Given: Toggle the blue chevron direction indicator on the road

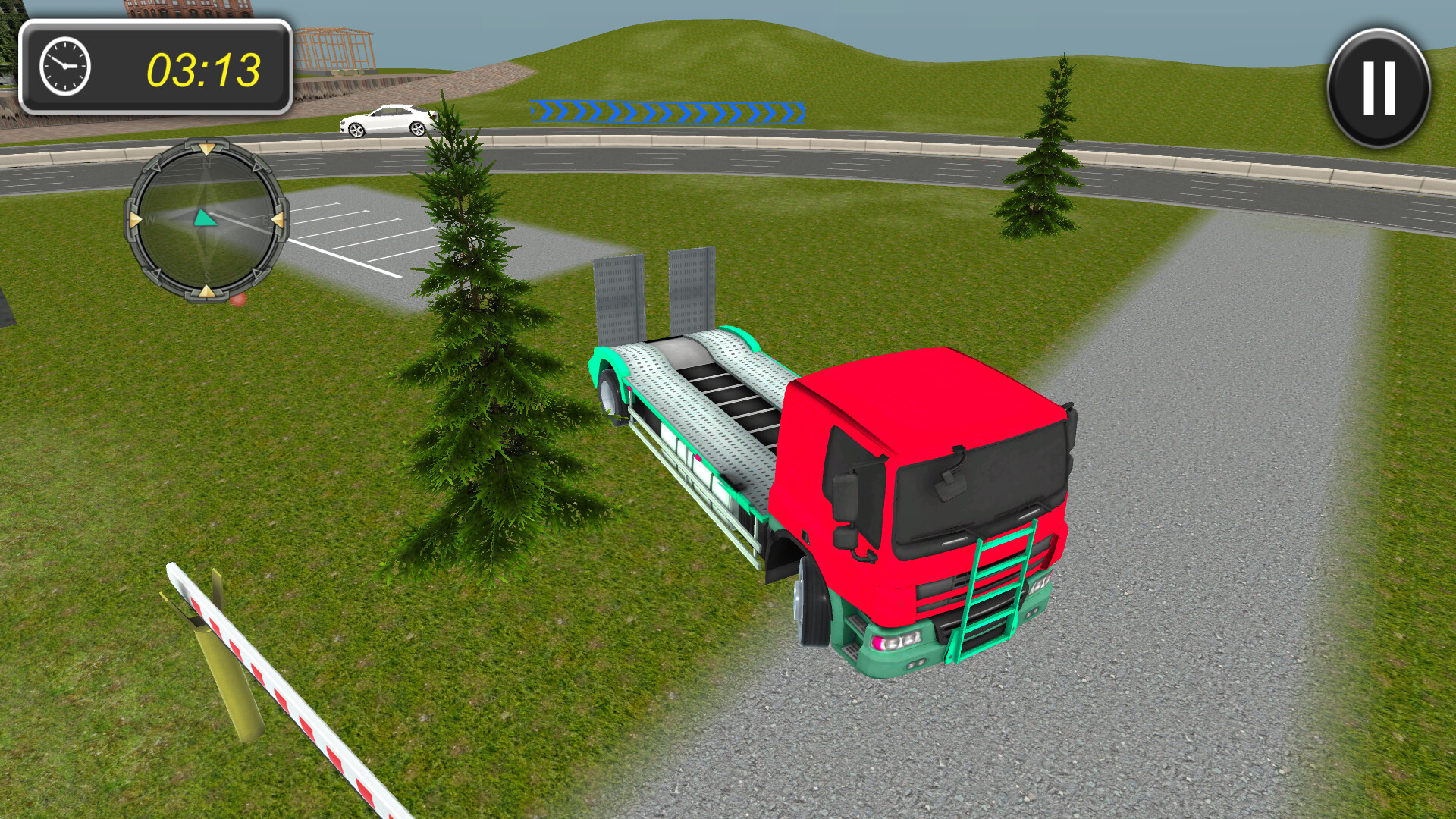Looking at the screenshot, I should pyautogui.click(x=667, y=110).
